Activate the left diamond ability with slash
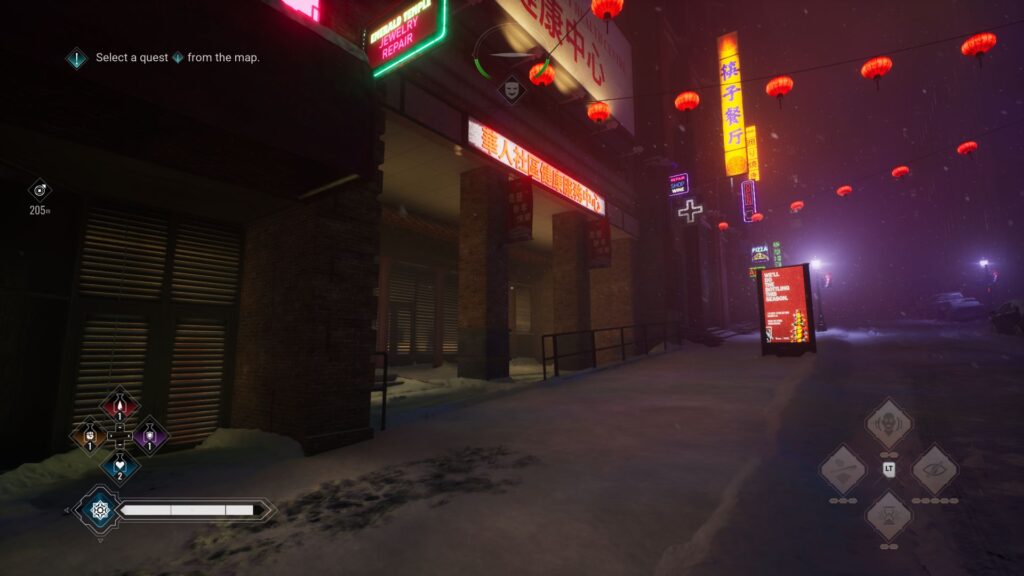The image size is (1024, 576). pyautogui.click(x=842, y=469)
